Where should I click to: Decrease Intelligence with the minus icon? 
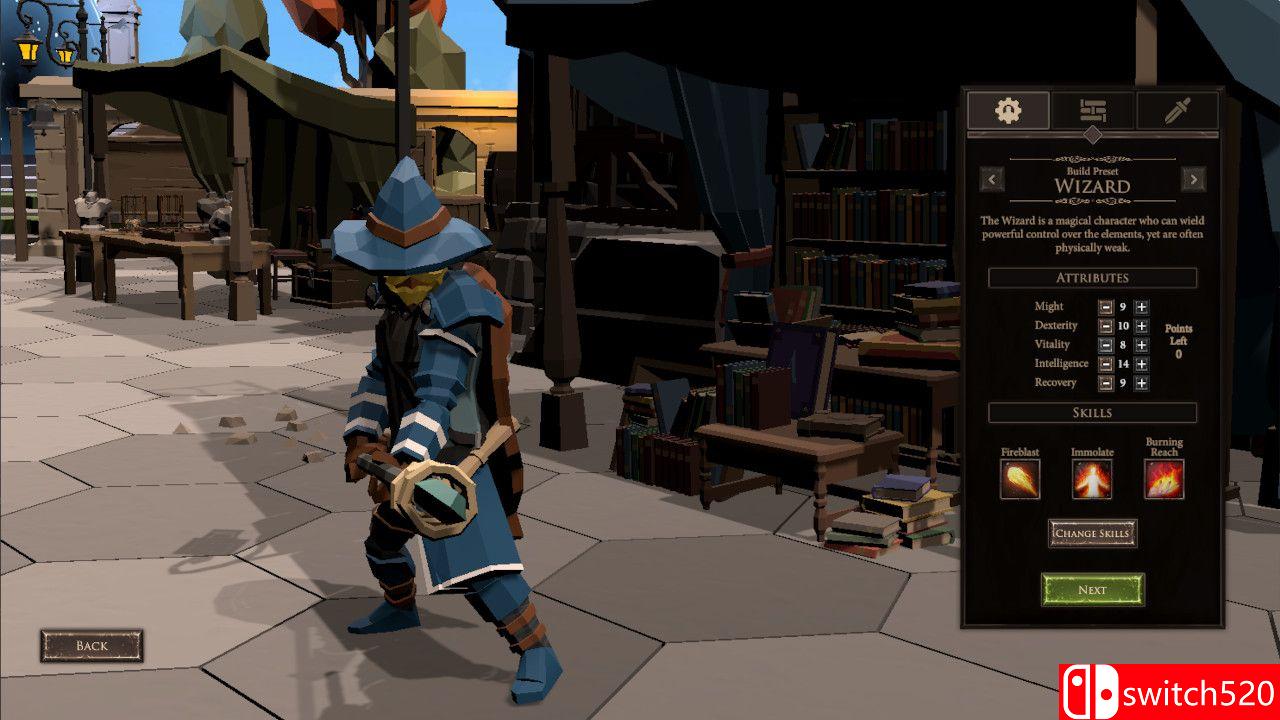(1106, 363)
